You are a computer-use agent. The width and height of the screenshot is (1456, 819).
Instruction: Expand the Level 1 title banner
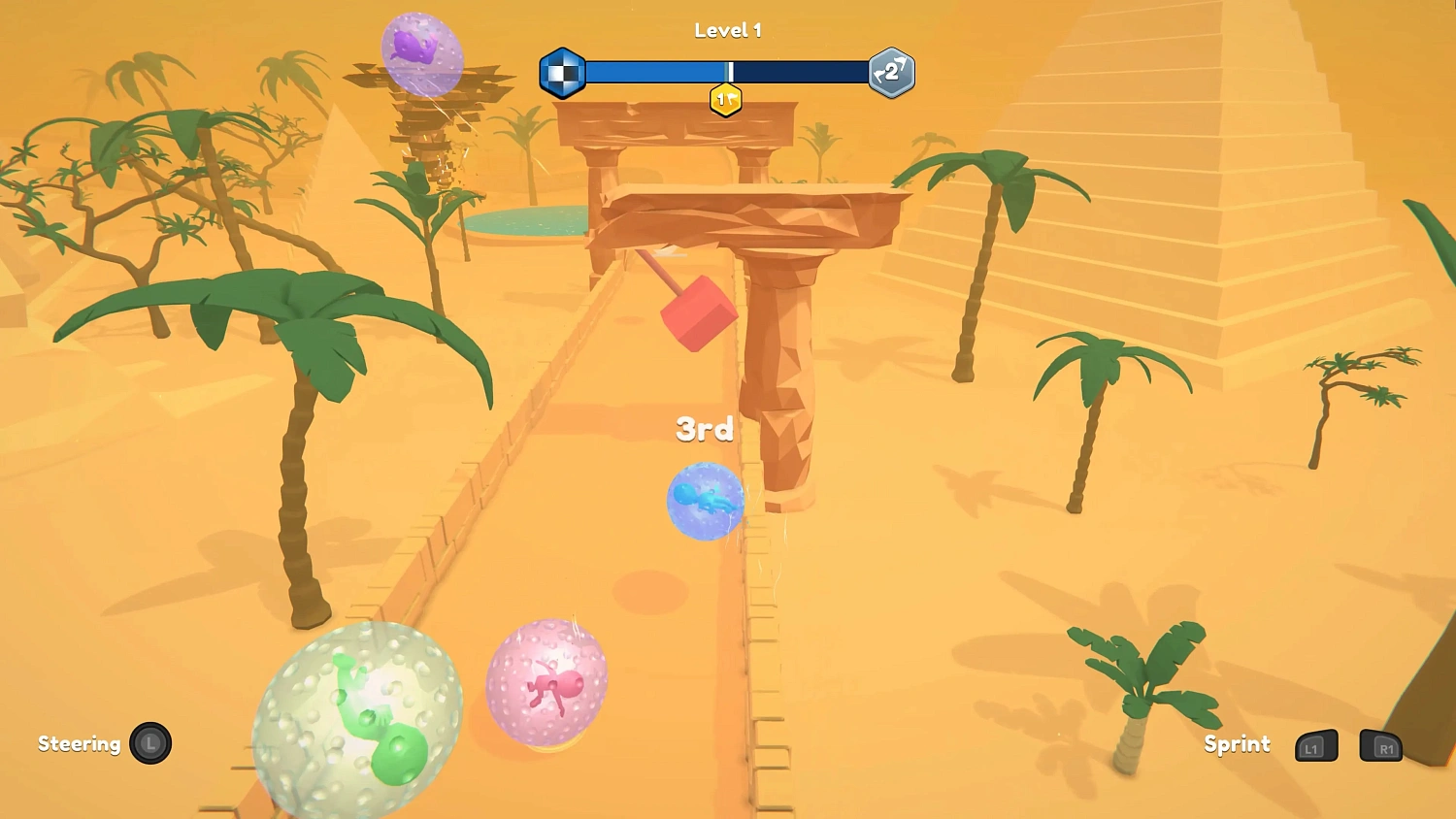click(728, 29)
